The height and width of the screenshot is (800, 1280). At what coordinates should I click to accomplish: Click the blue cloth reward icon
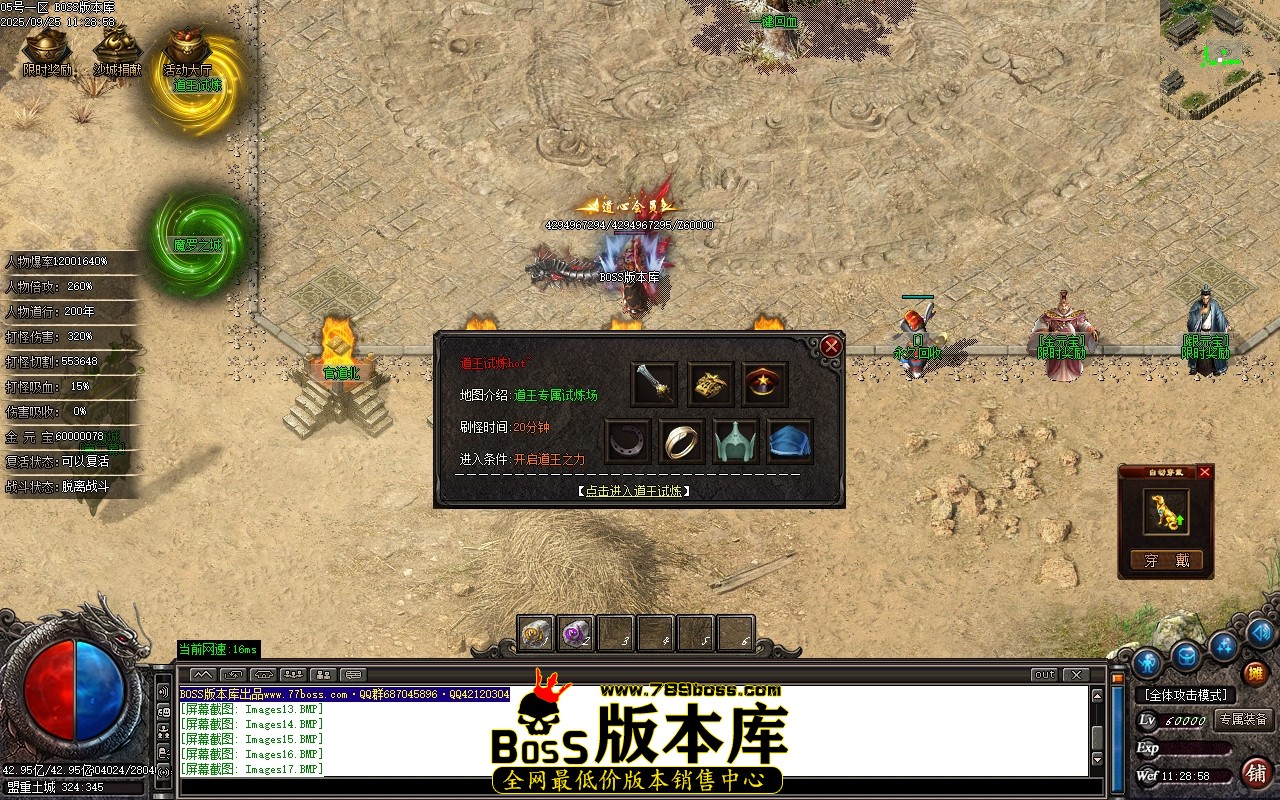tap(790, 440)
